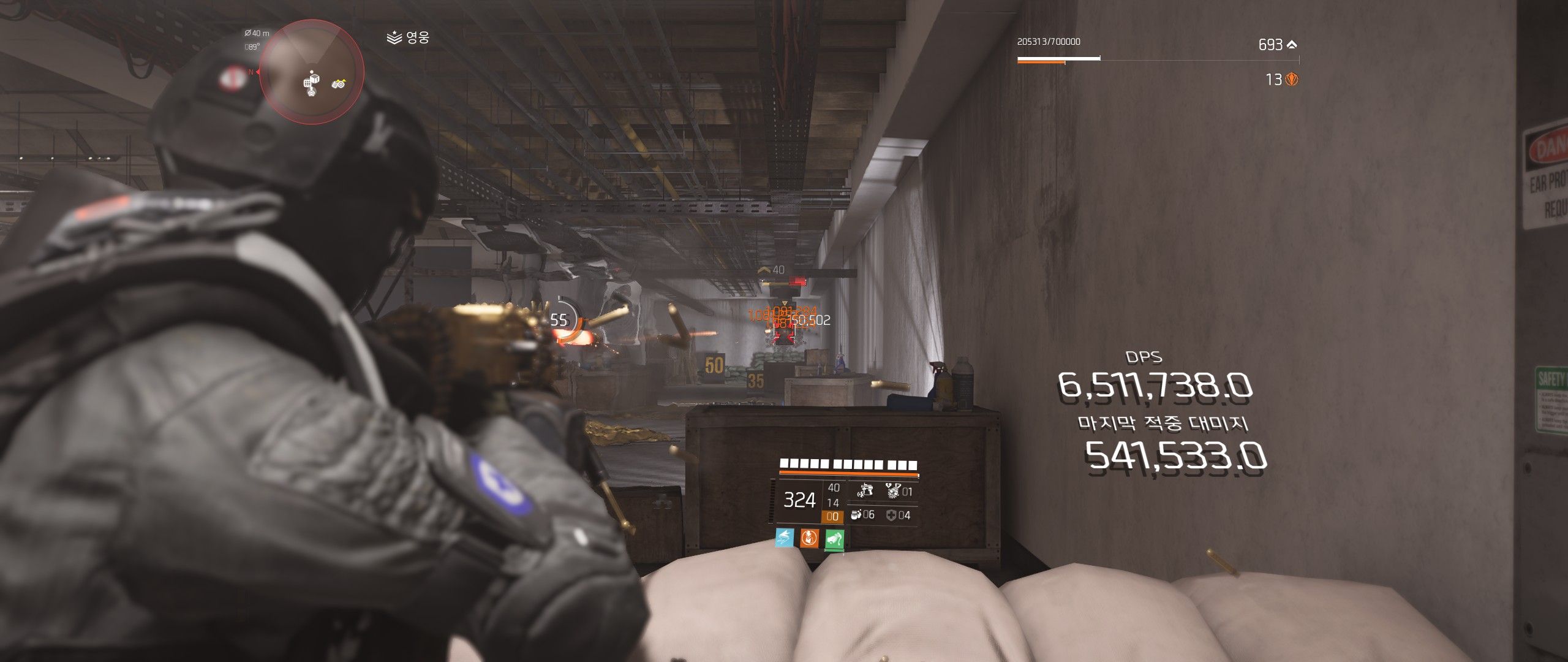Select the orange flame buff icon
Screen dimensions: 1568x662
click(x=809, y=538)
